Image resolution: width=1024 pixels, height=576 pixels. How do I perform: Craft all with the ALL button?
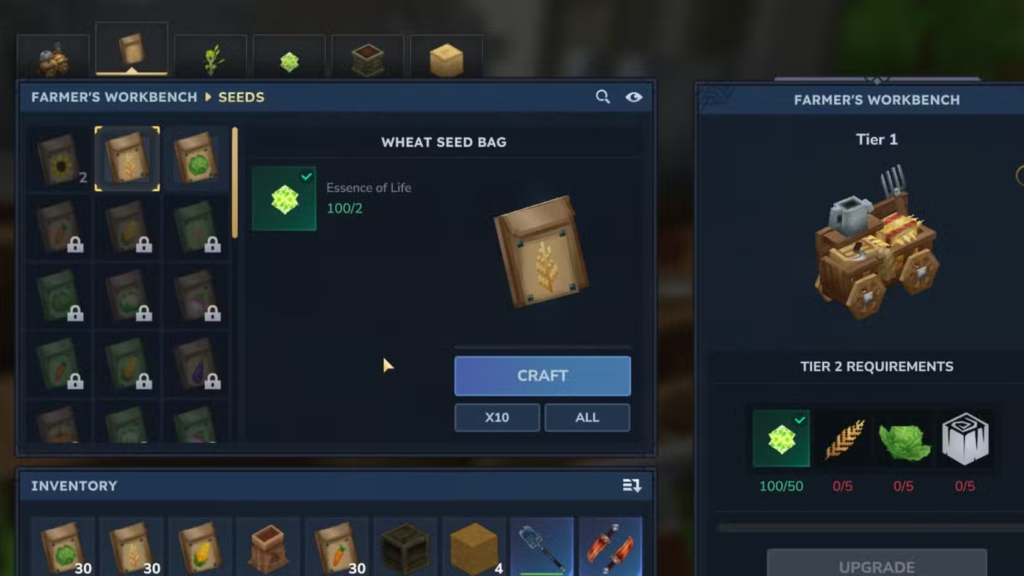tap(587, 417)
